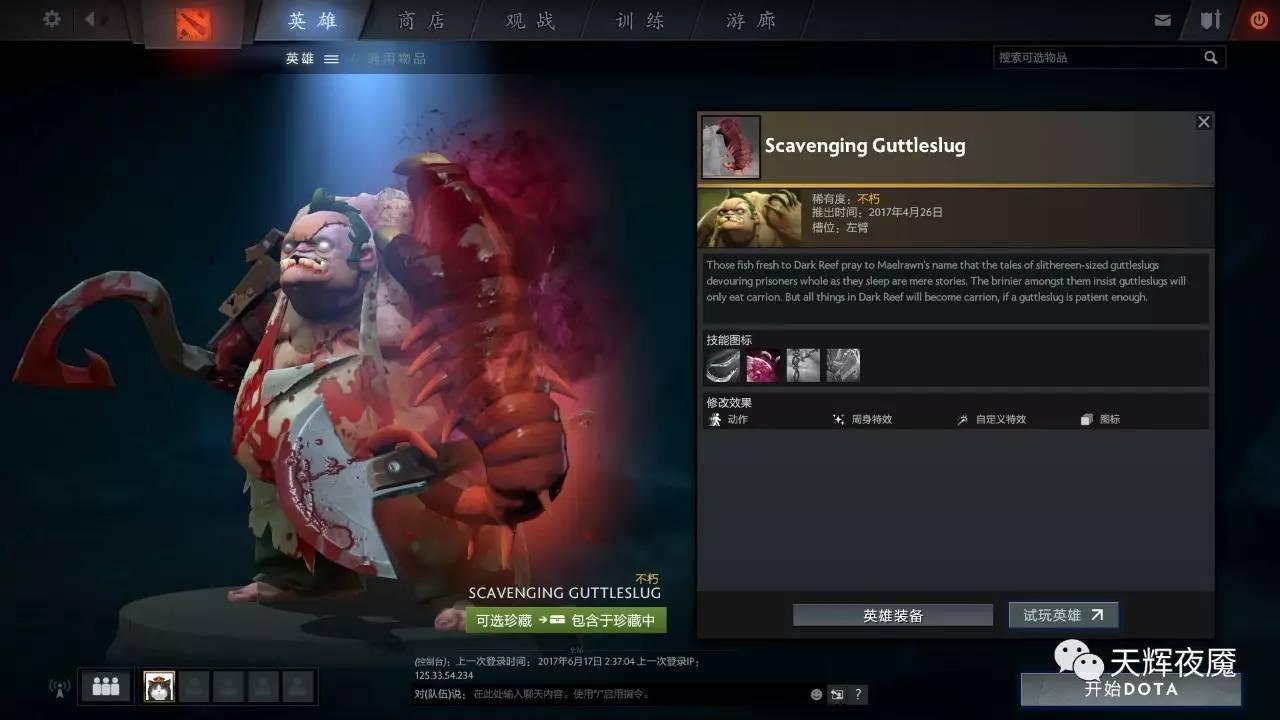Open the friends party icon bottom left
The image size is (1280, 720).
pyautogui.click(x=104, y=686)
